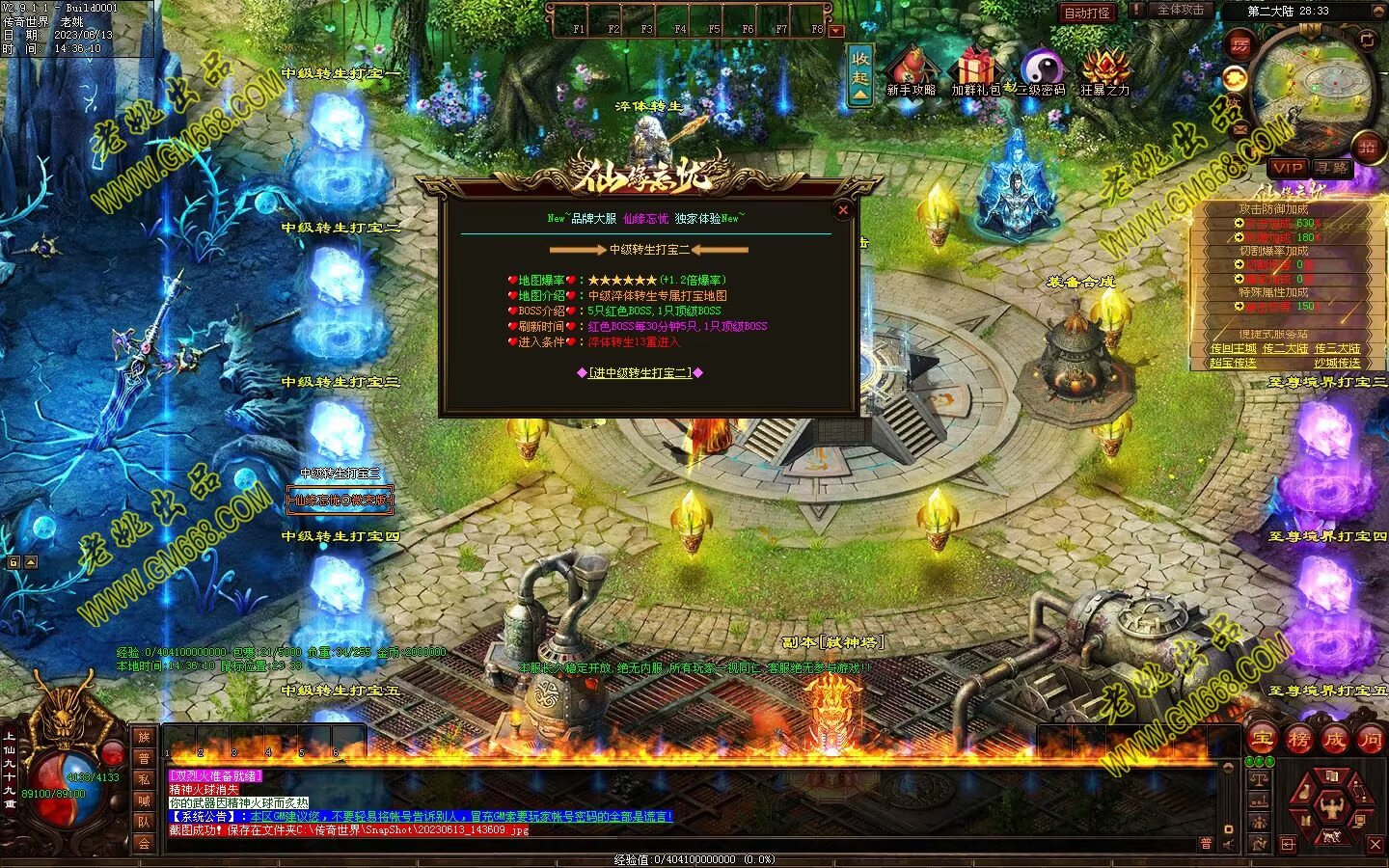
Task: Open the 榜 rankings round button
Action: tap(1298, 740)
